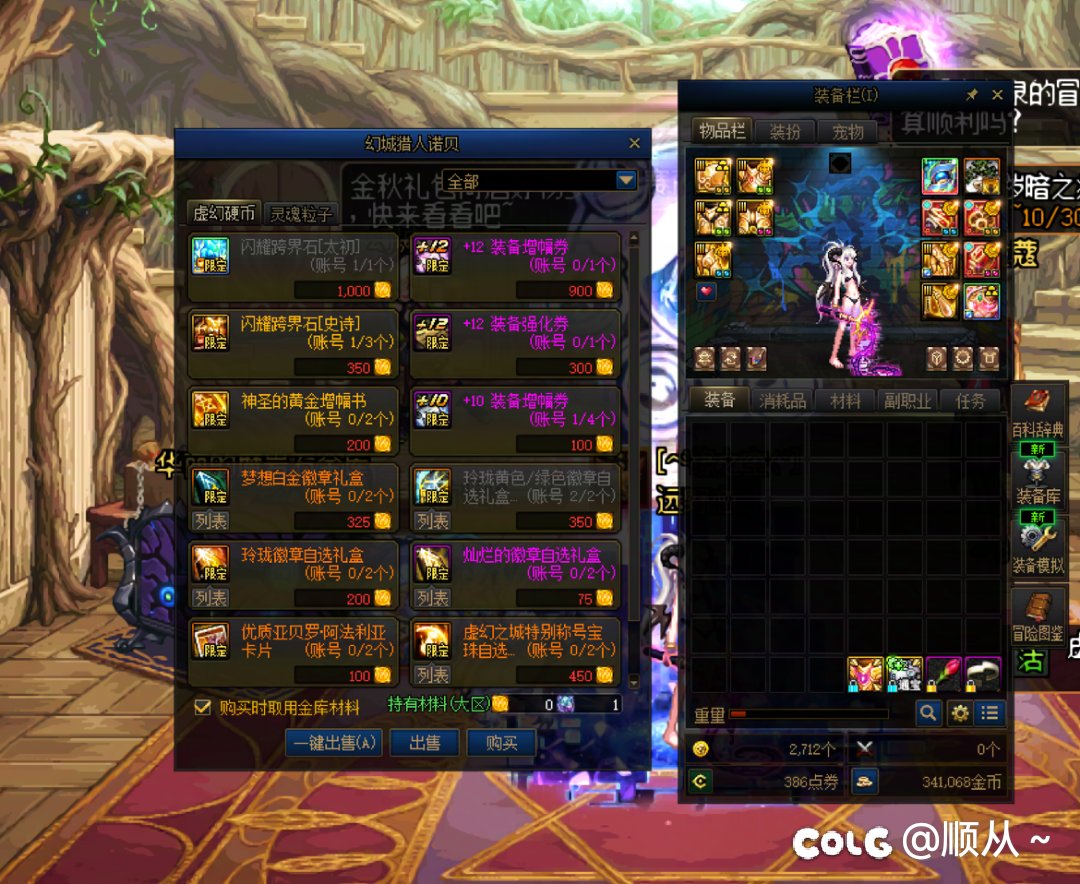This screenshot has width=1080, height=884.
Task: Close the 装备栏 inventory window
Action: click(x=997, y=95)
